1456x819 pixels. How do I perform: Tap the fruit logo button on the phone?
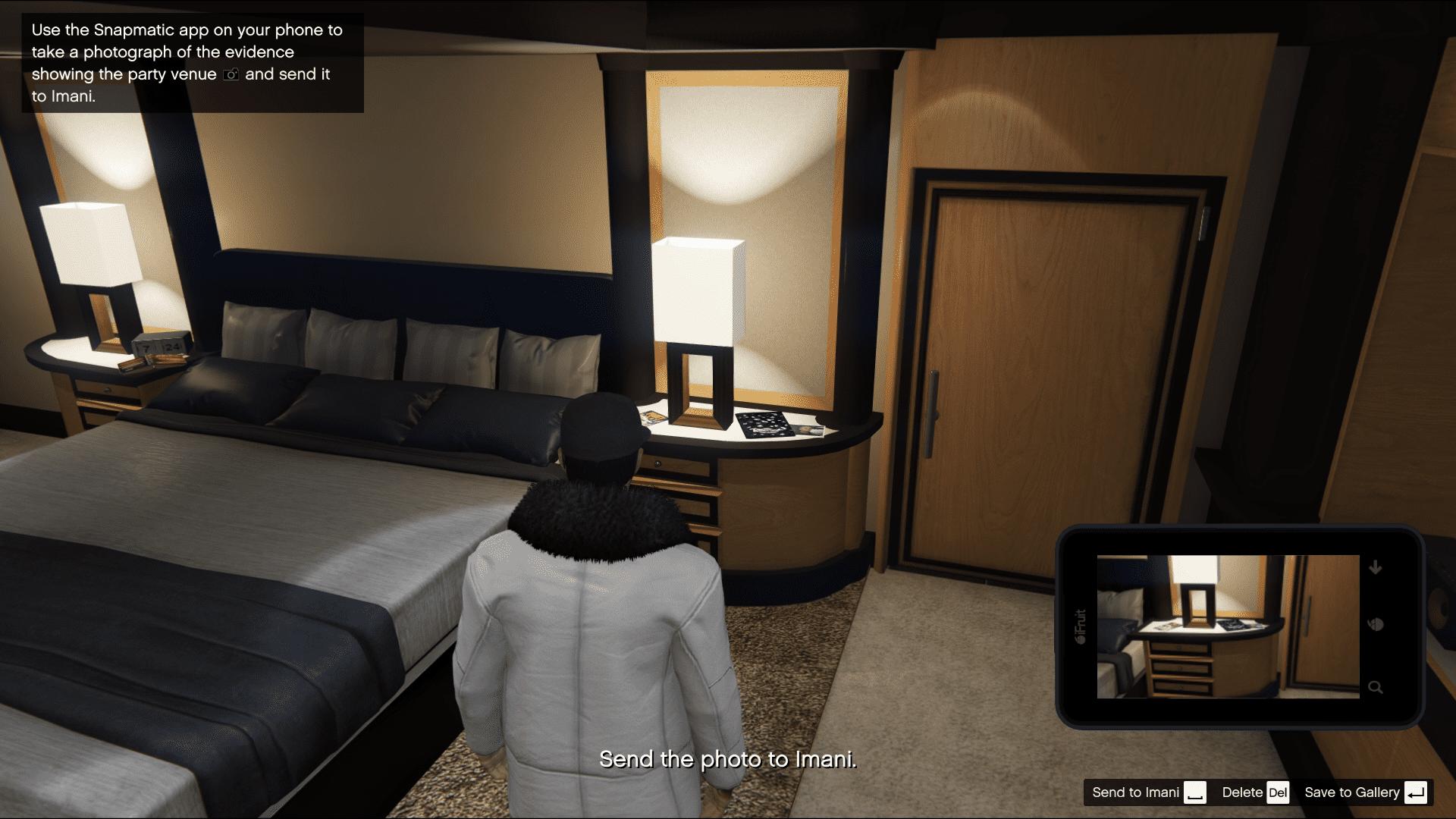pos(1376,625)
